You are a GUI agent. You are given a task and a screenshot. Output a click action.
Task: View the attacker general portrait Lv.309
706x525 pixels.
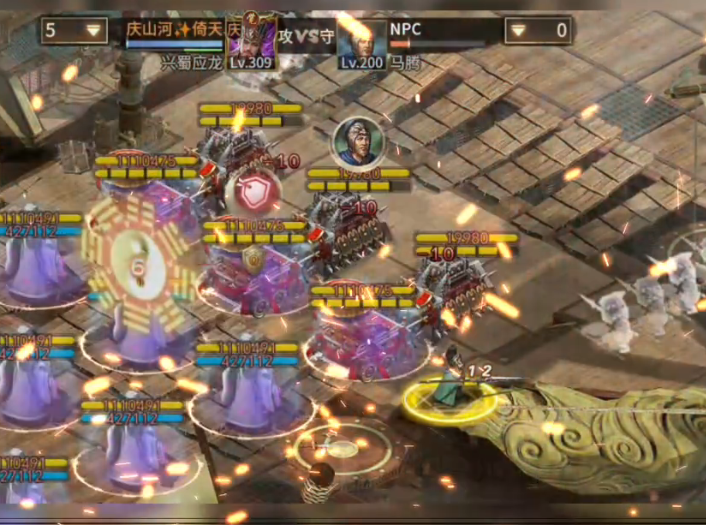coord(252,38)
